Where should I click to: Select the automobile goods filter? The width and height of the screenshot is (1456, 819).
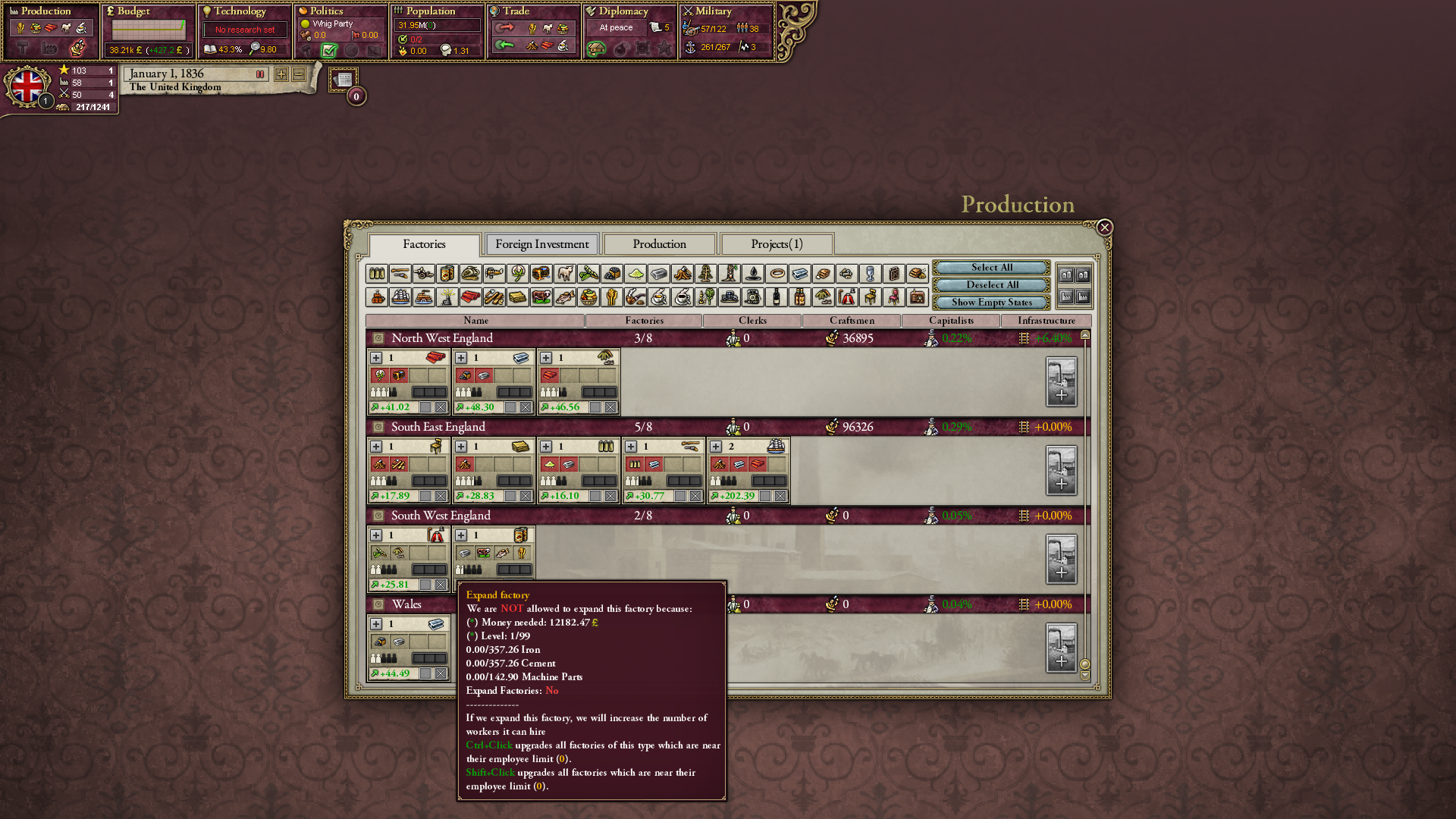click(x=730, y=297)
